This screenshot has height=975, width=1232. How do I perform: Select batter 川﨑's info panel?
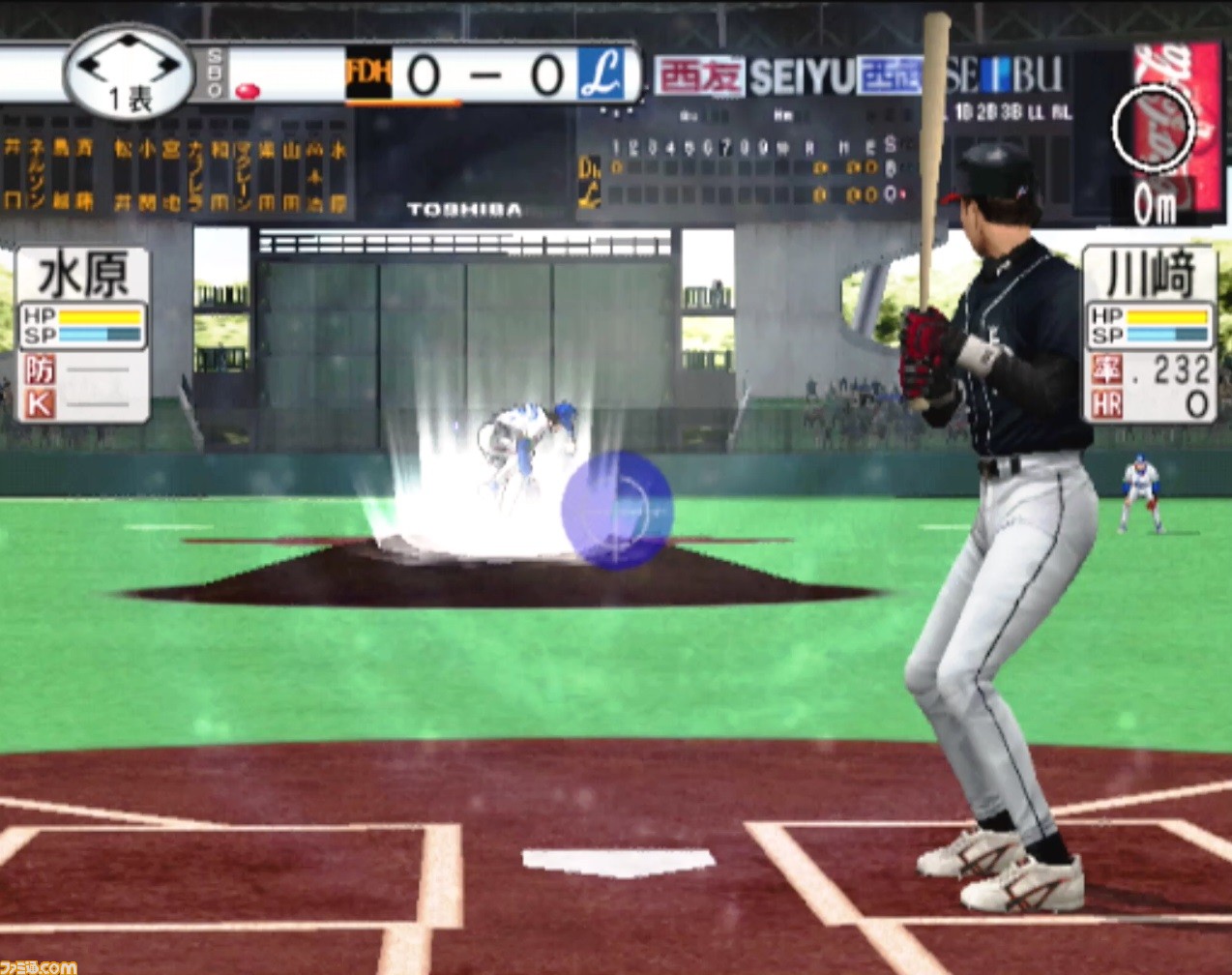[x=1149, y=334]
